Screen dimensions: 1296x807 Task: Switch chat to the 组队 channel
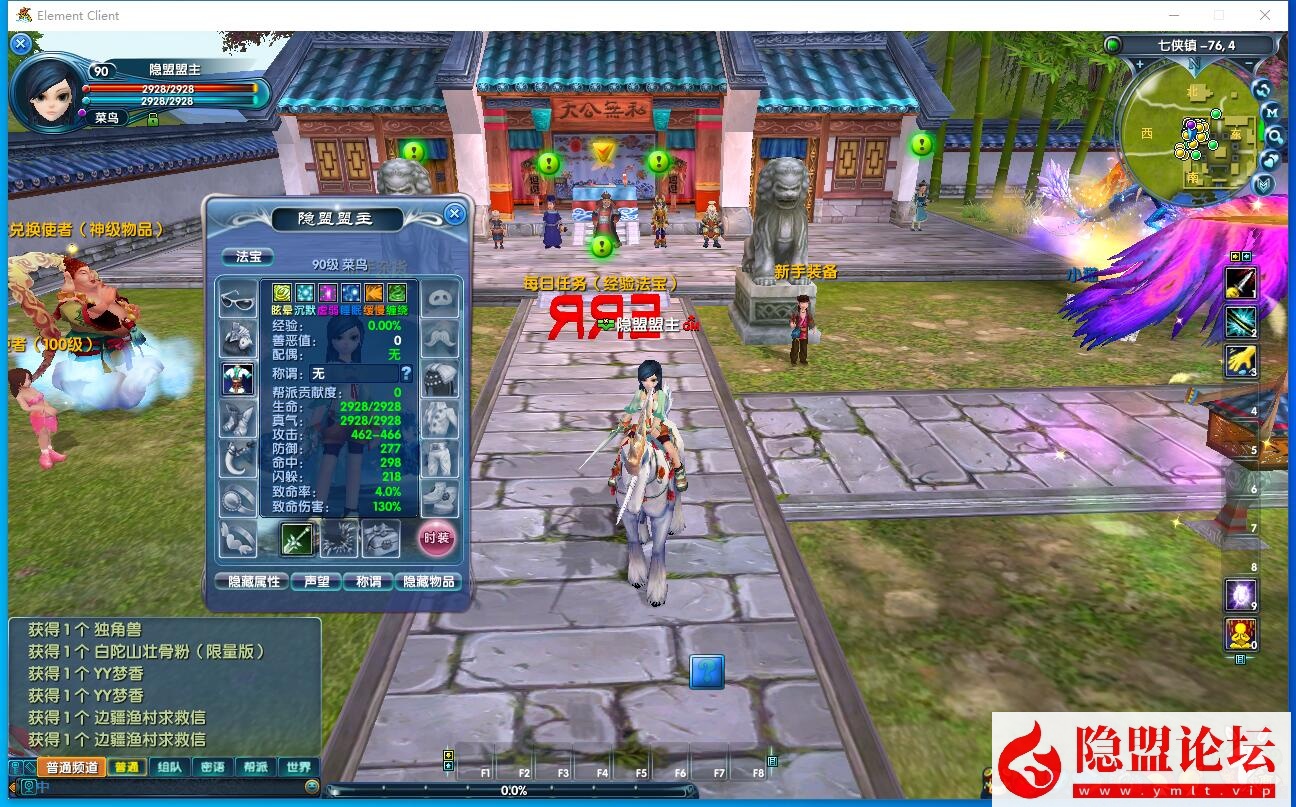pyautogui.click(x=169, y=767)
